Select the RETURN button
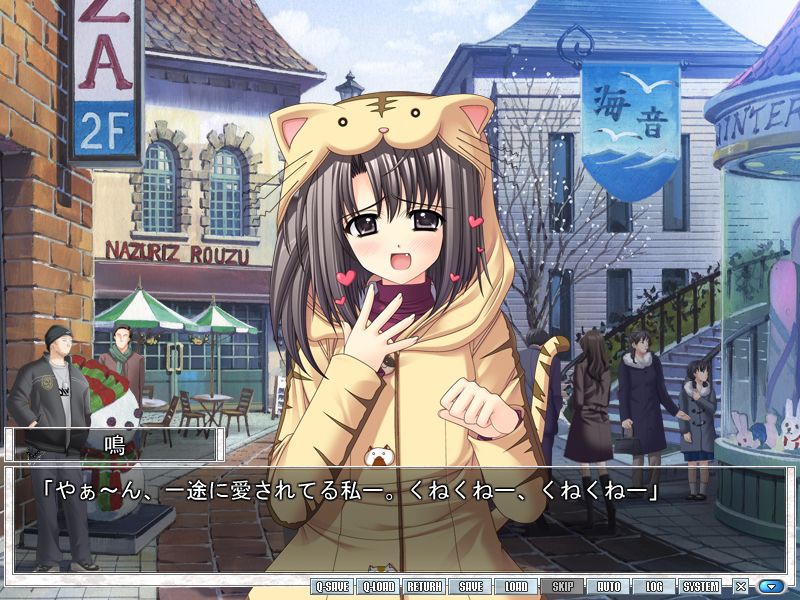This screenshot has width=800, height=600. click(425, 587)
